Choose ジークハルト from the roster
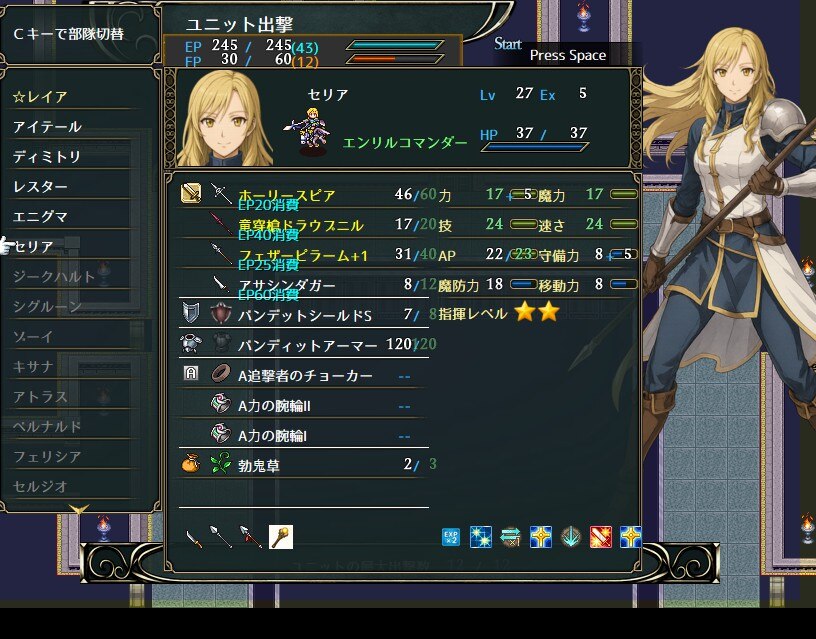The width and height of the screenshot is (816, 639). click(x=54, y=276)
